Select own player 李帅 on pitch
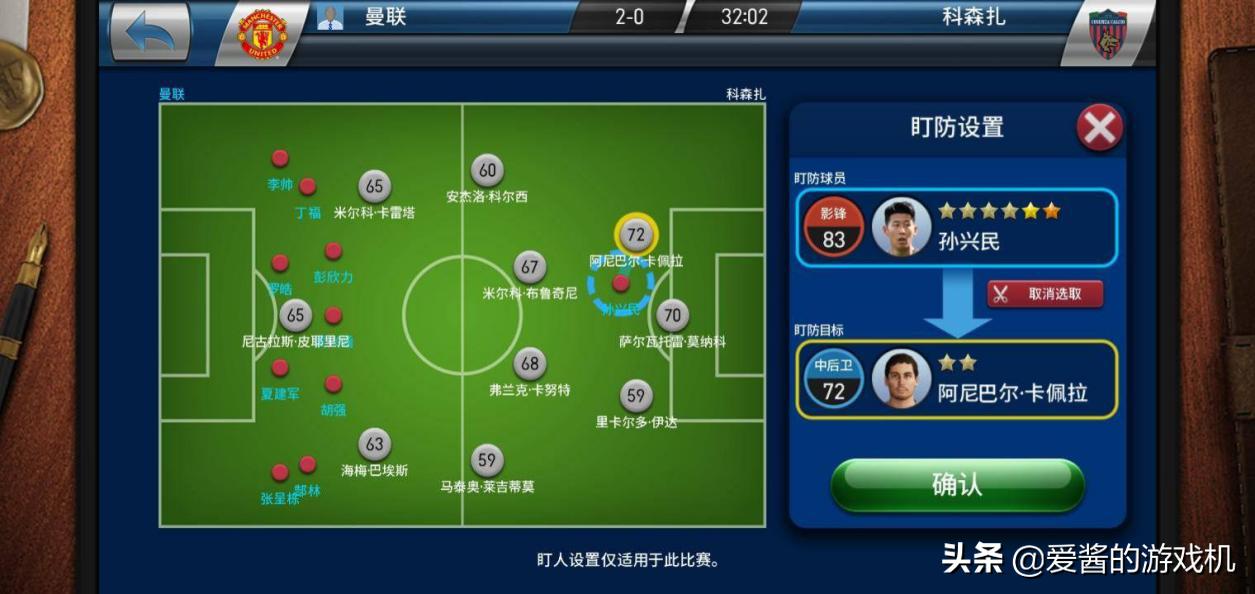 point(280,159)
